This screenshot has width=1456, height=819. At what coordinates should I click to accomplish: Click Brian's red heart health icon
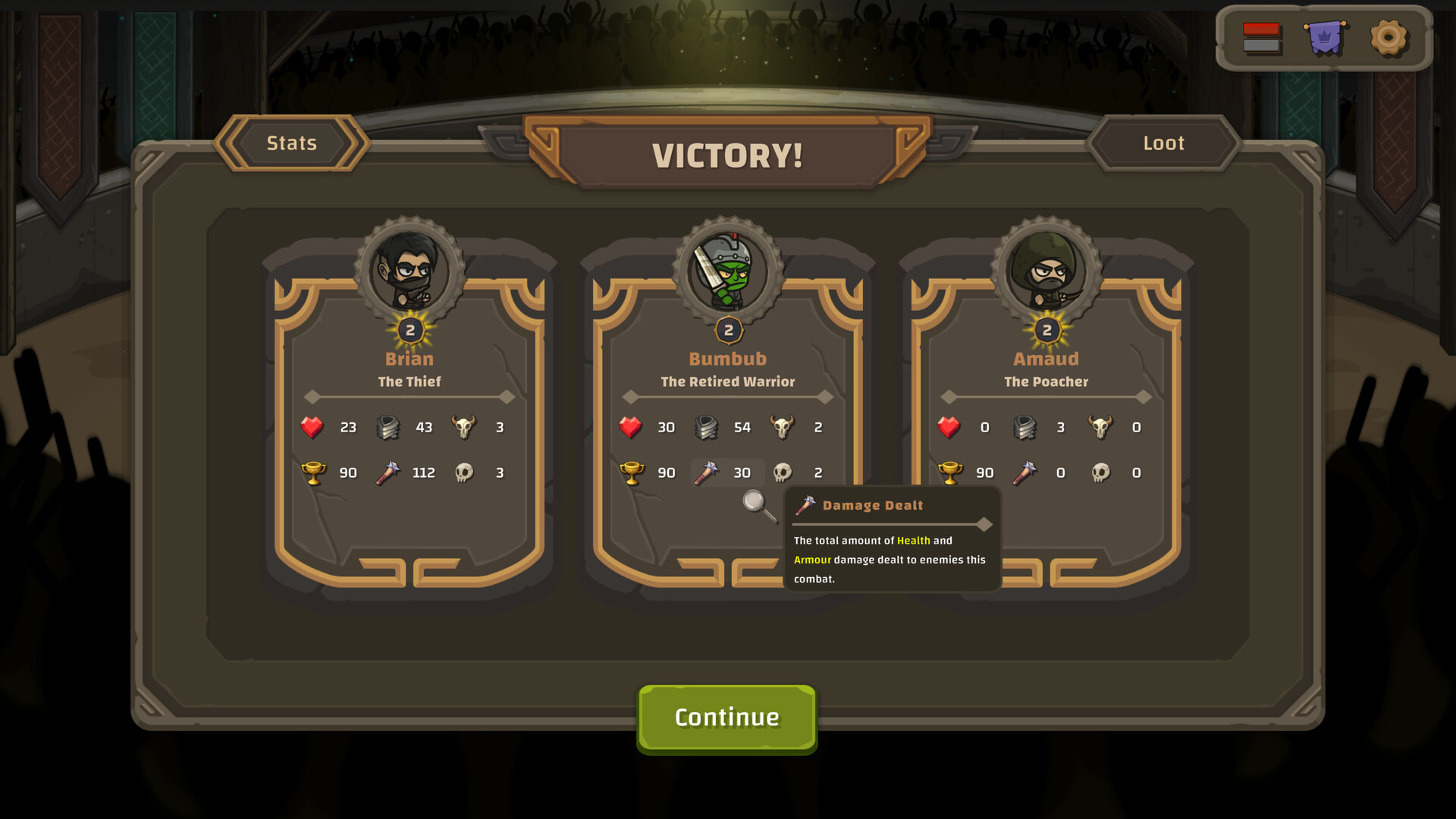[x=313, y=427]
